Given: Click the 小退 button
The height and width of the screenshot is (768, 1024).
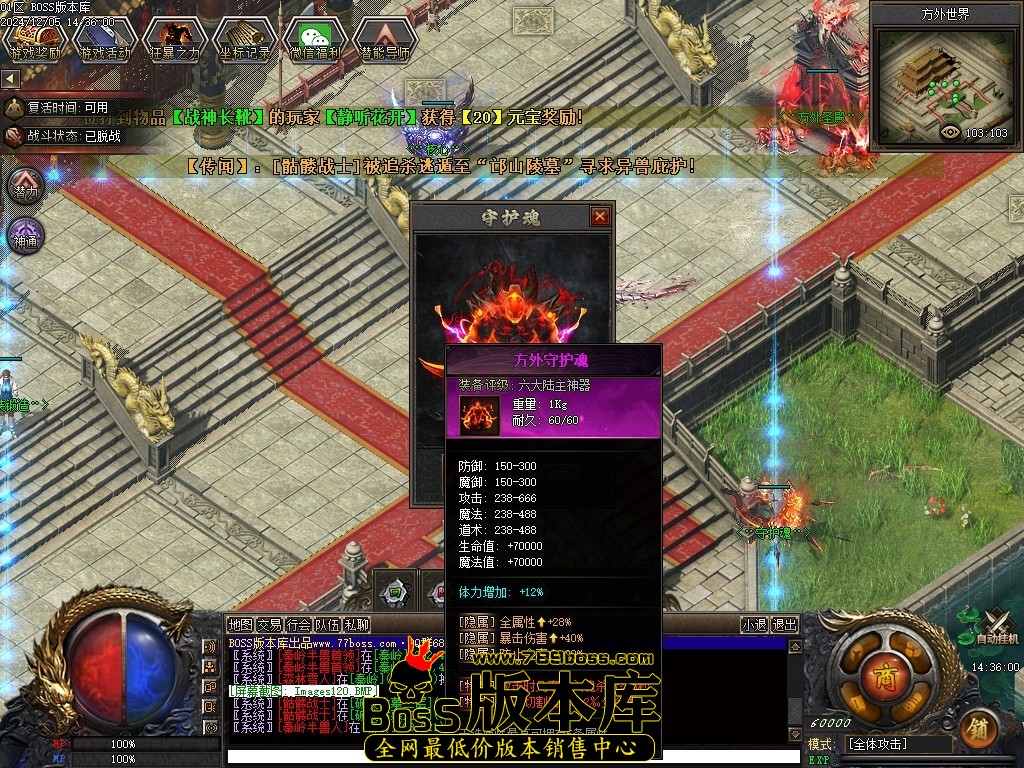Looking at the screenshot, I should tap(754, 625).
